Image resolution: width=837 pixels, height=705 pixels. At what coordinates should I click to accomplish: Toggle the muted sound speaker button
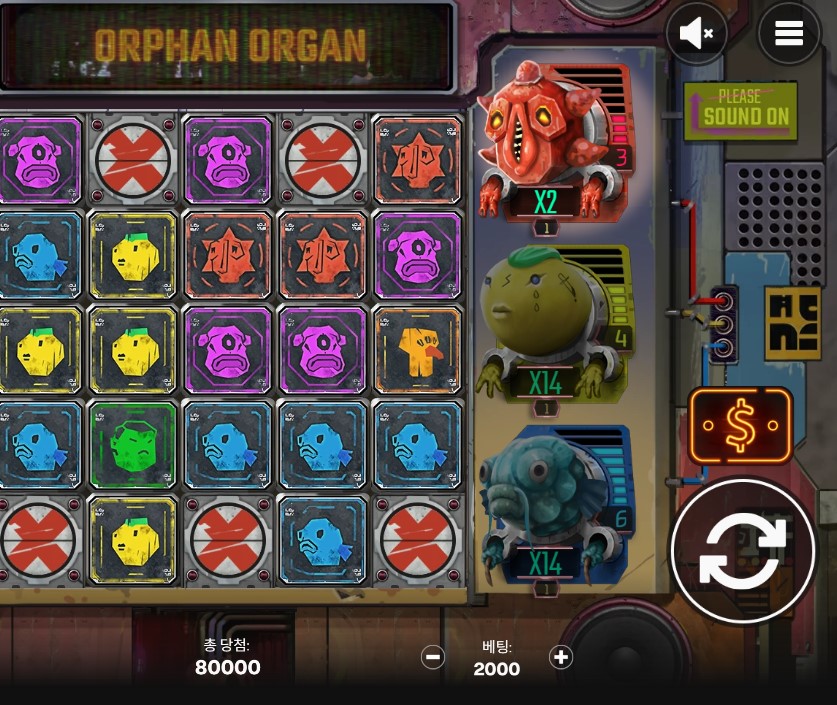[696, 34]
